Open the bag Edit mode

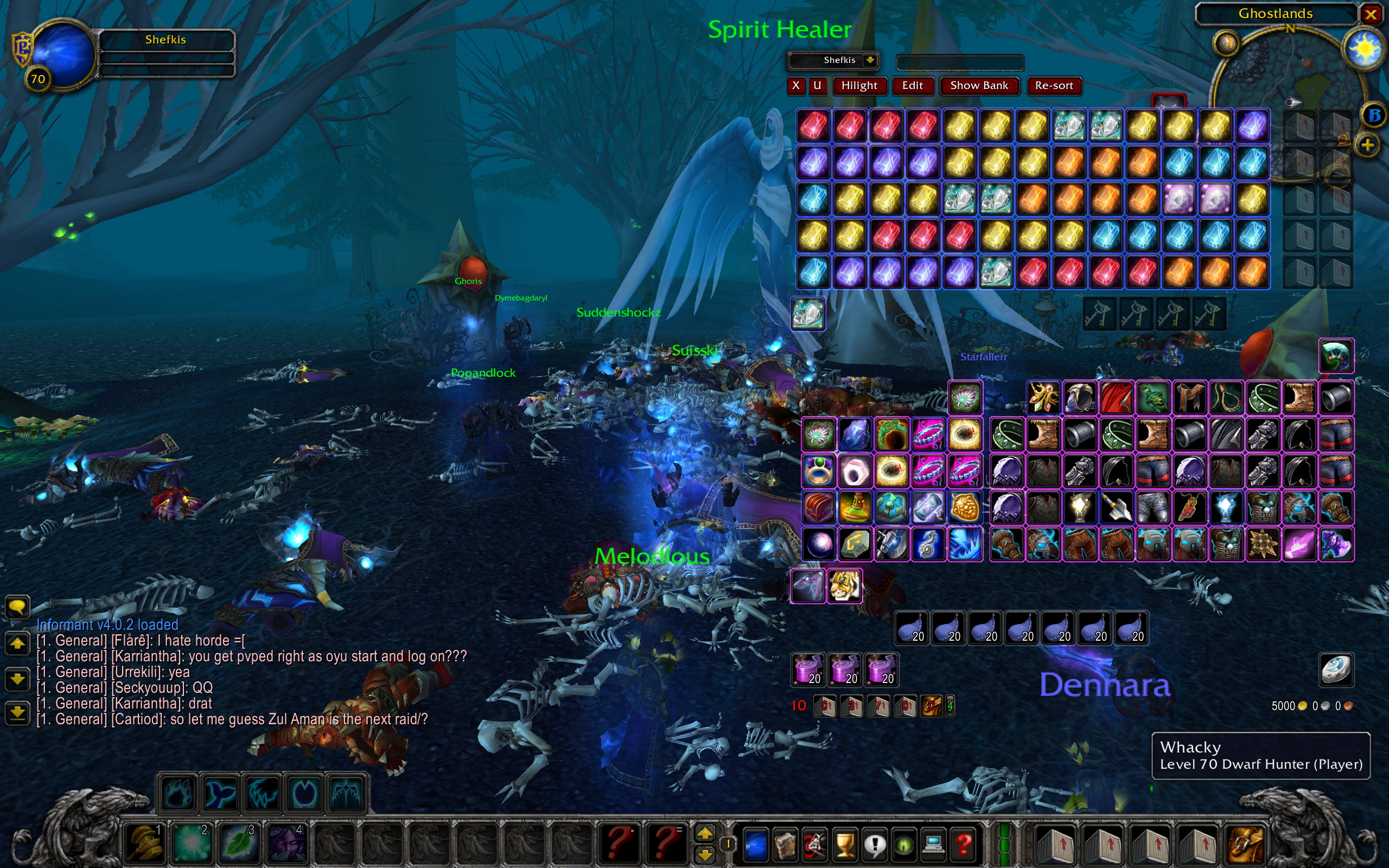point(912,86)
